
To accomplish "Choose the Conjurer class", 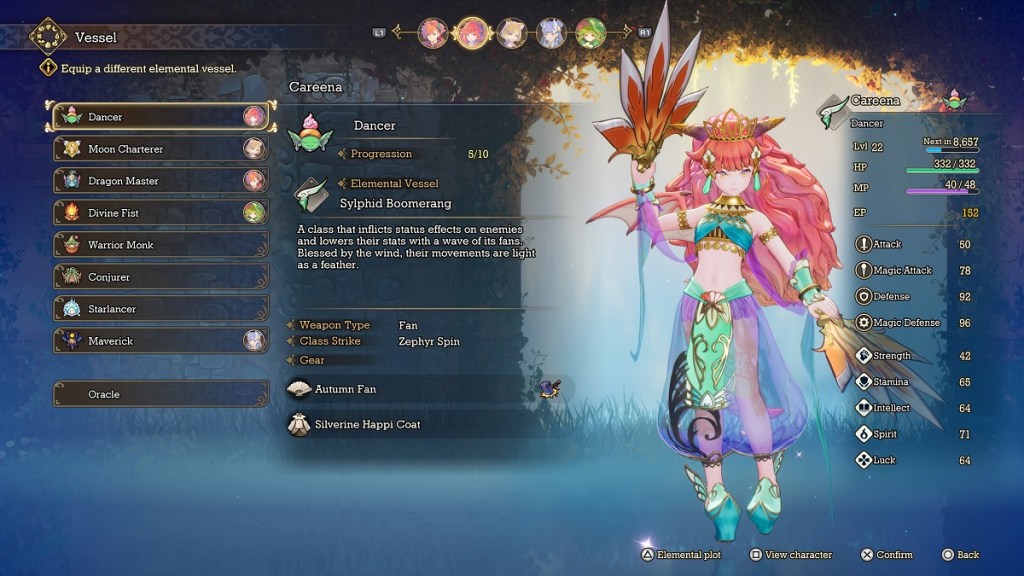I will [160, 277].
